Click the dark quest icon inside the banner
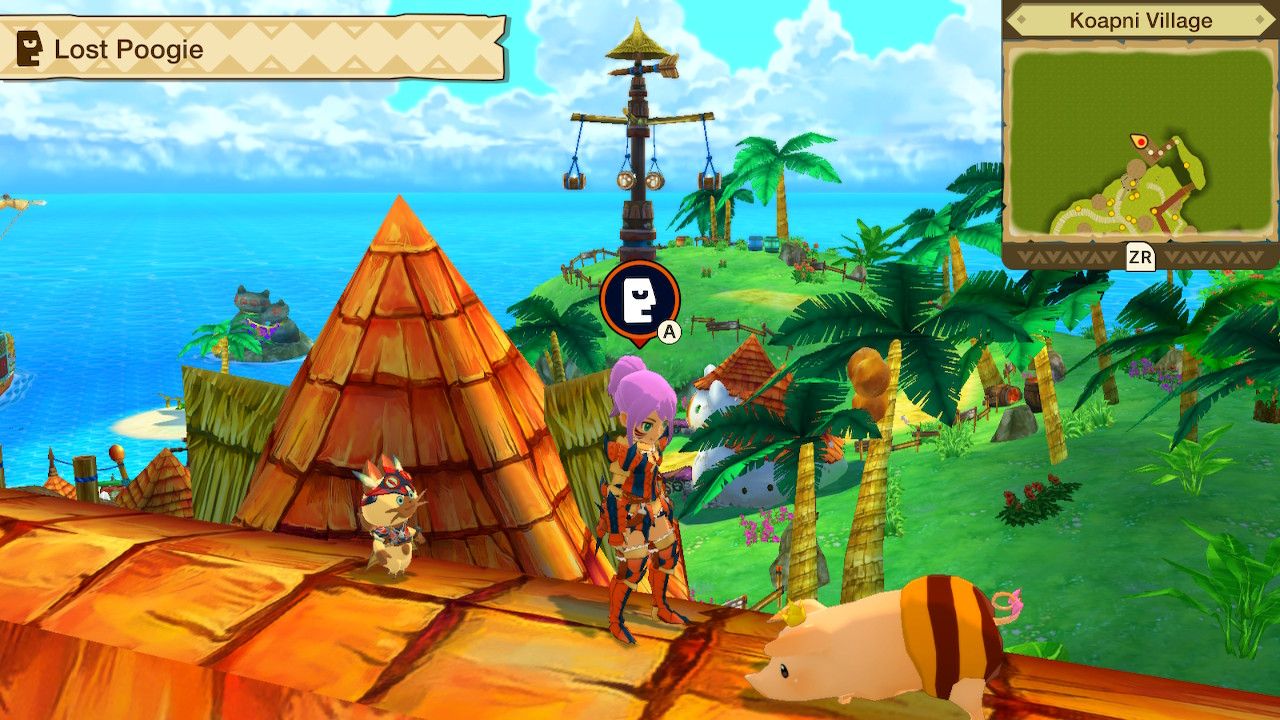Screen dimensions: 1280x720 (27, 46)
